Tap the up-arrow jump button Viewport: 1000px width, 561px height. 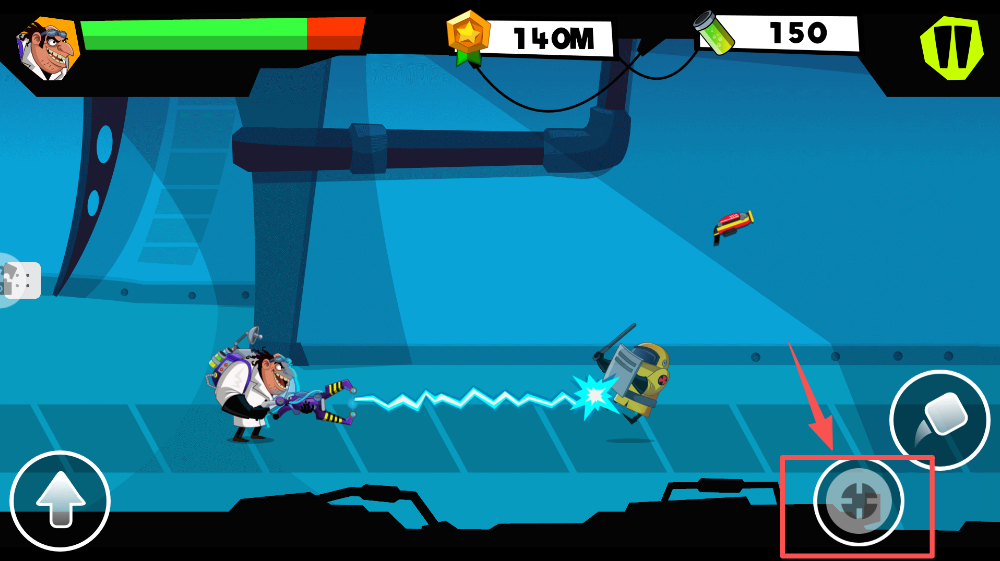pos(60,501)
